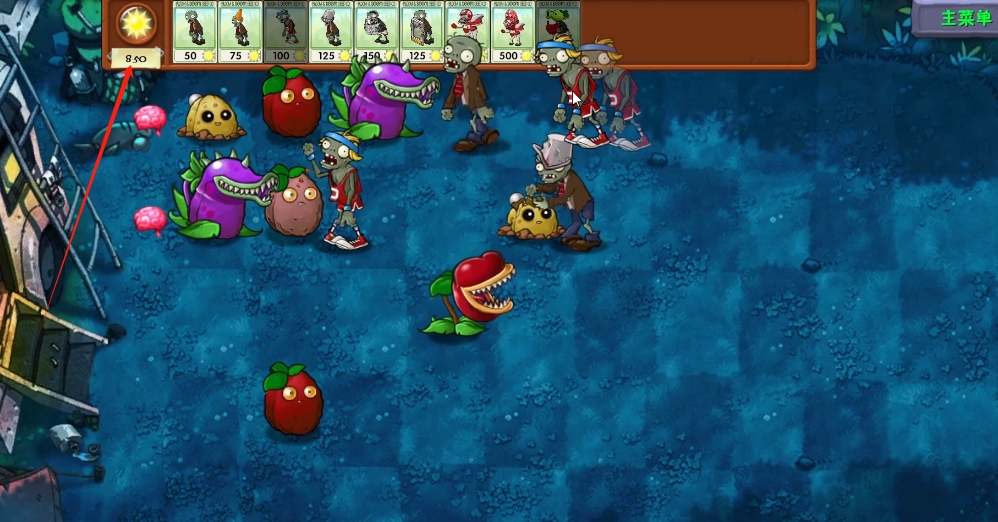Select the basic zombie card costing 50

point(195,32)
